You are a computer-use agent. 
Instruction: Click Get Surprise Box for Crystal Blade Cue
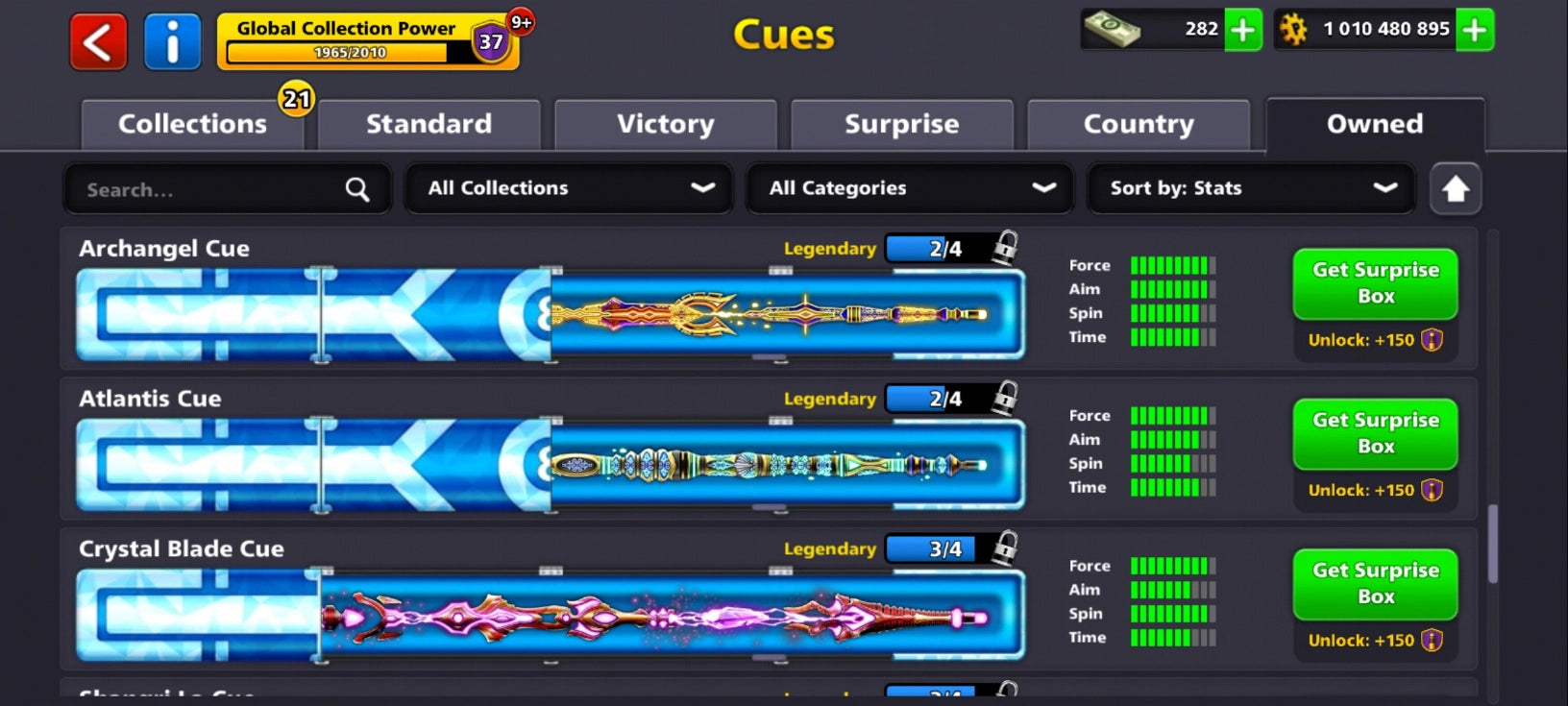coord(1374,585)
